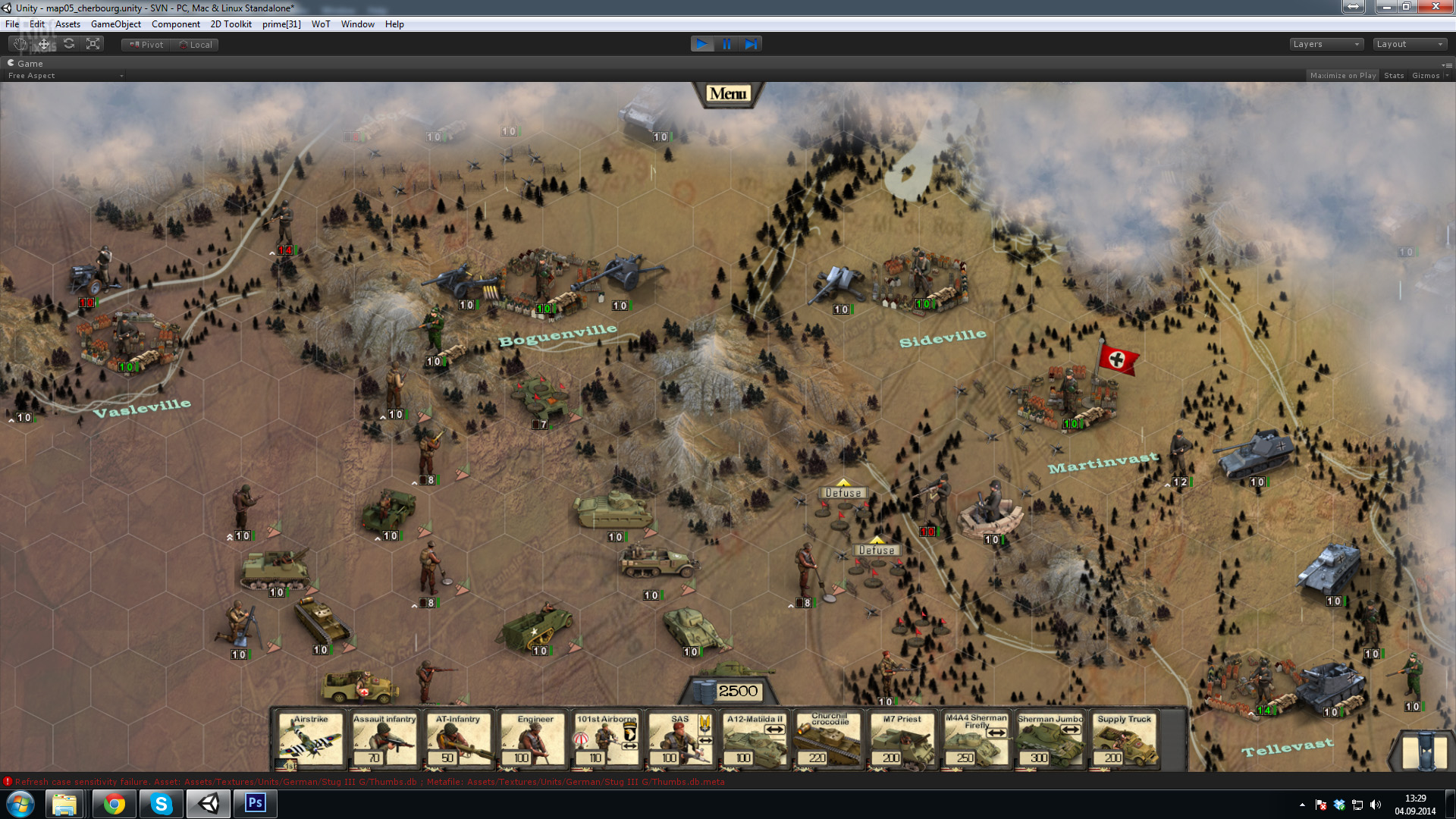Choose the 101st Airborne card
This screenshot has width=1456, height=819.
tap(607, 741)
